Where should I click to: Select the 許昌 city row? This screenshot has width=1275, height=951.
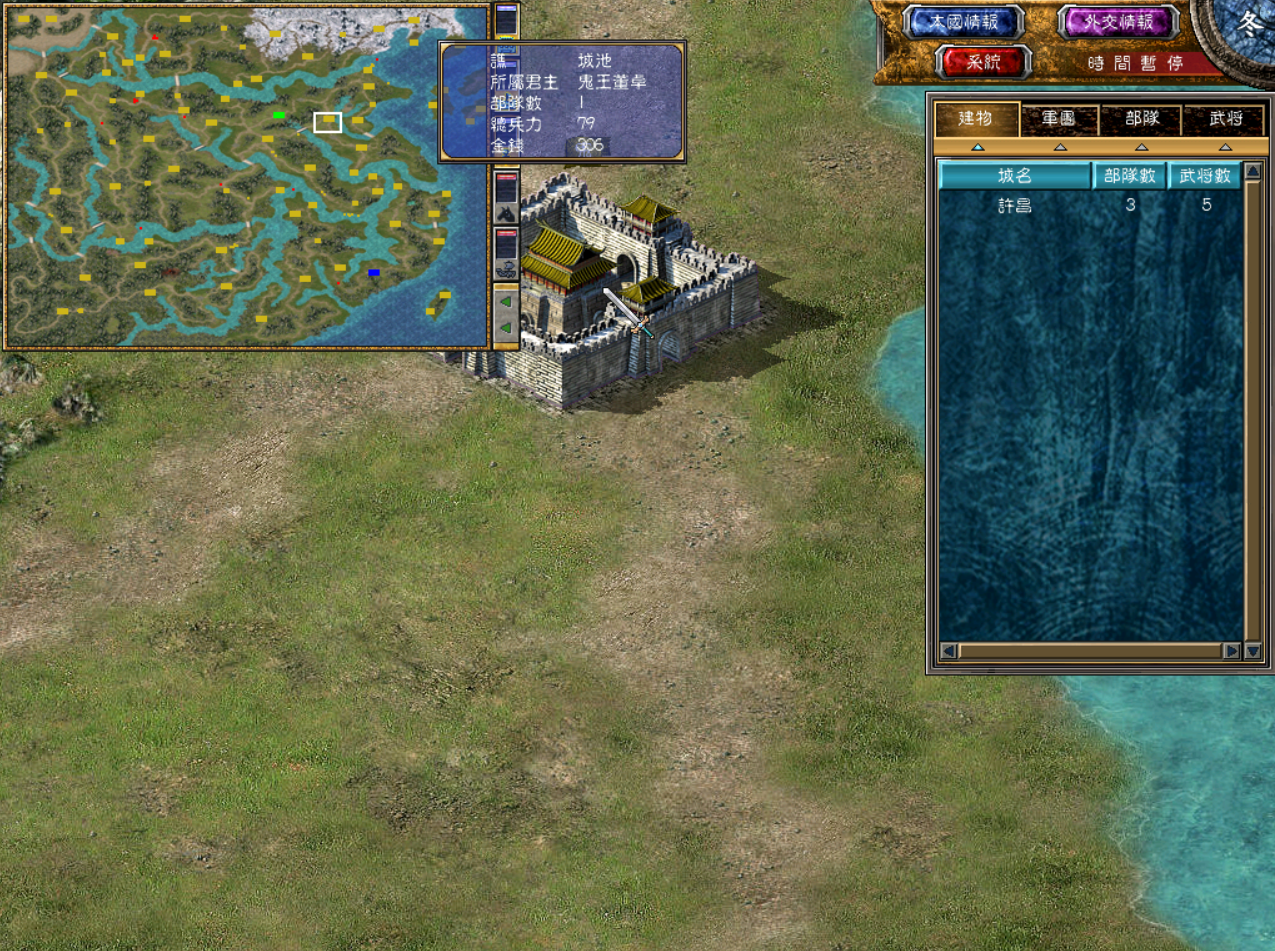[1014, 206]
